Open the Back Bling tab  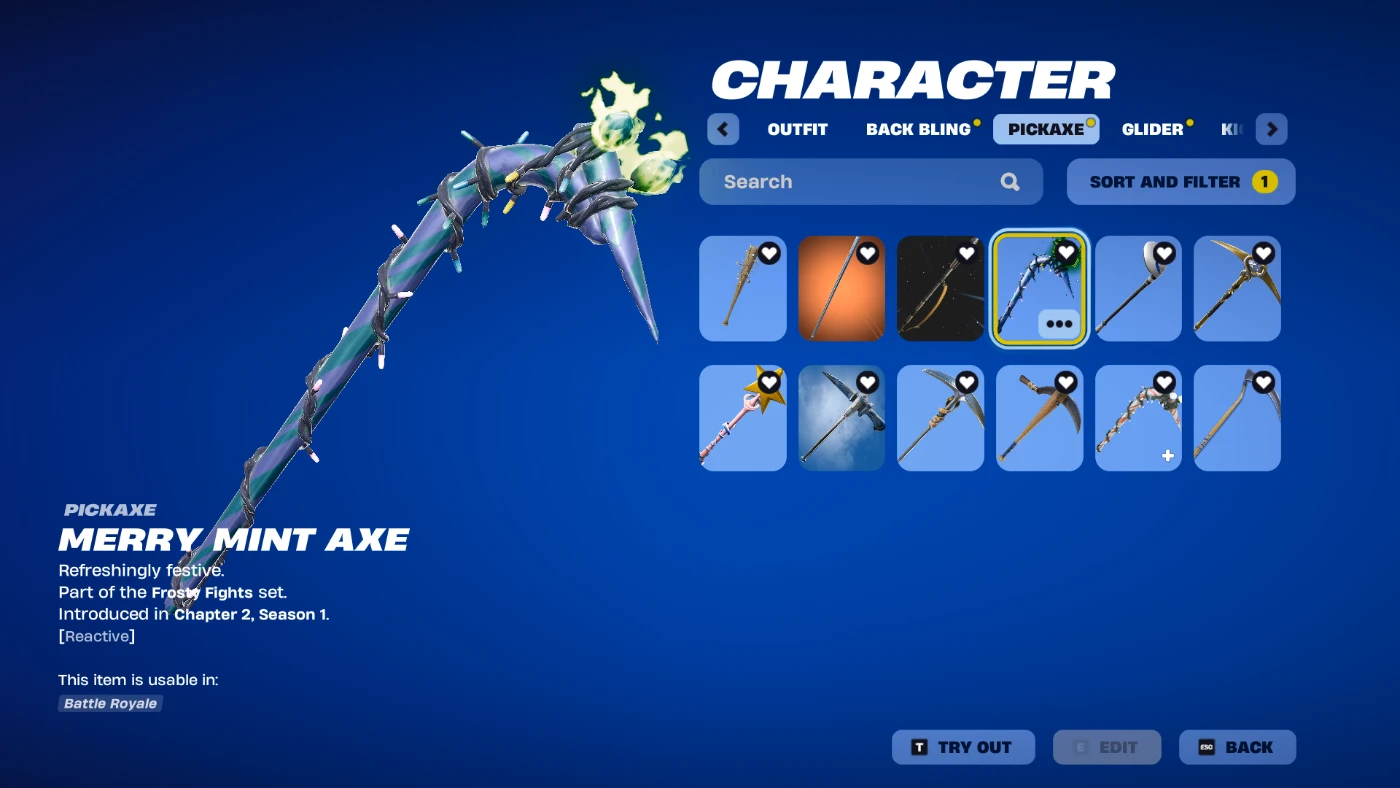(918, 129)
